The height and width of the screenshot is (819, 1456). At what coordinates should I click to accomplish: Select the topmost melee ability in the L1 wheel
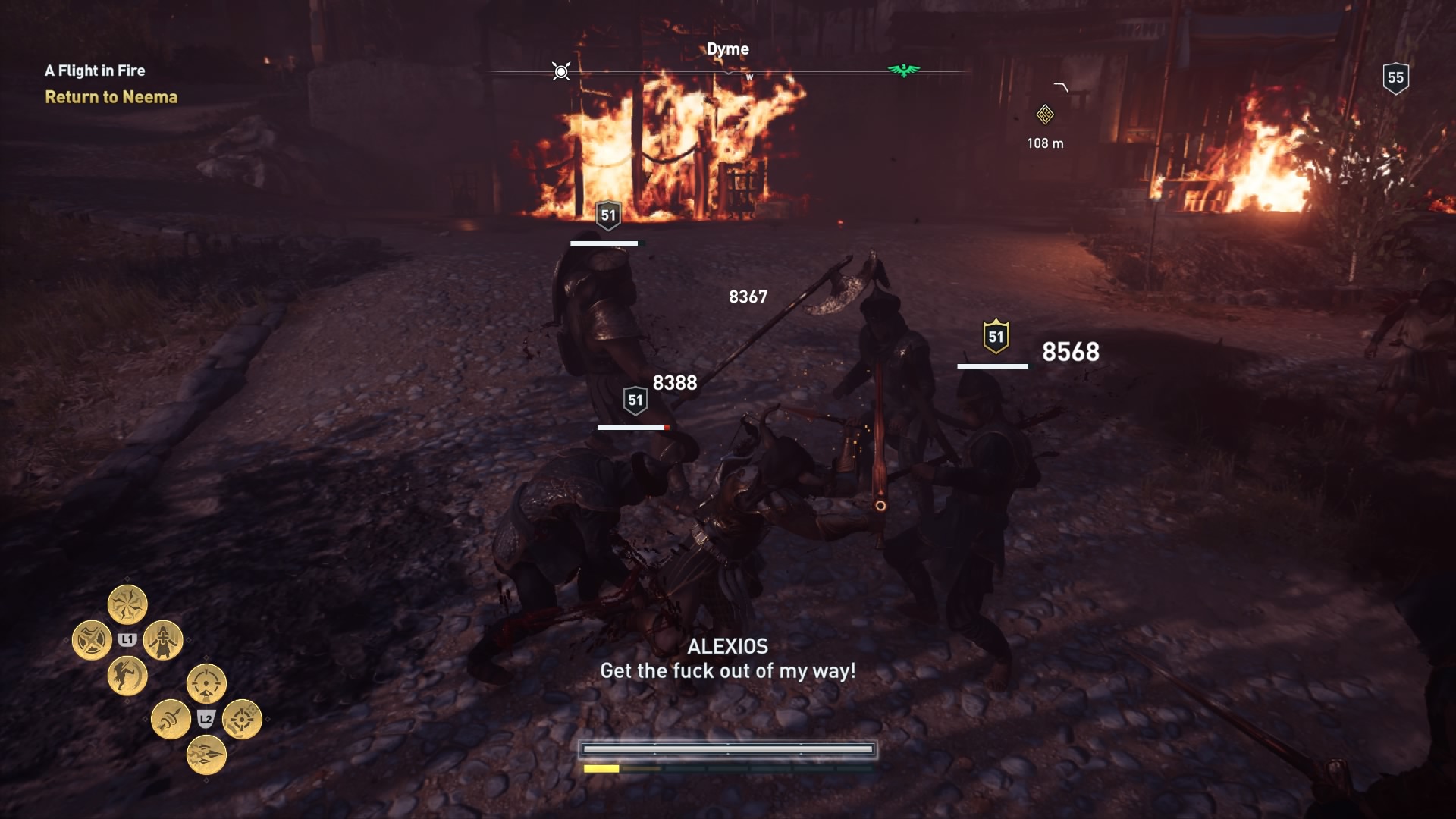coord(127,603)
